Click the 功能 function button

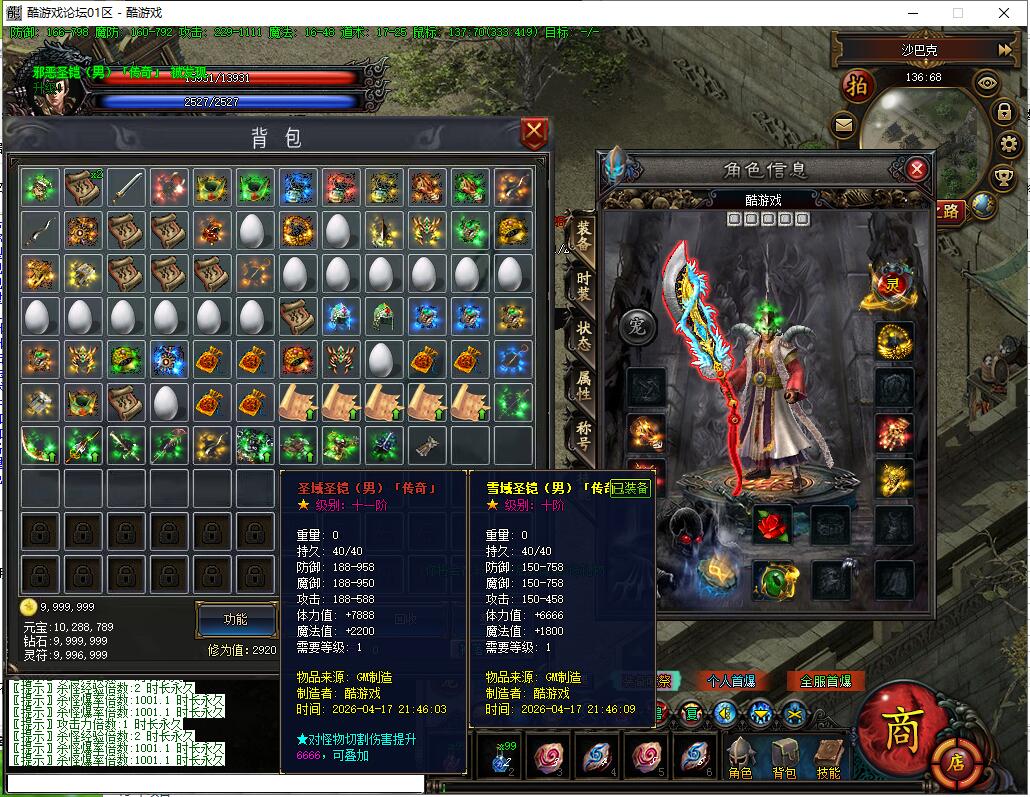[235, 619]
